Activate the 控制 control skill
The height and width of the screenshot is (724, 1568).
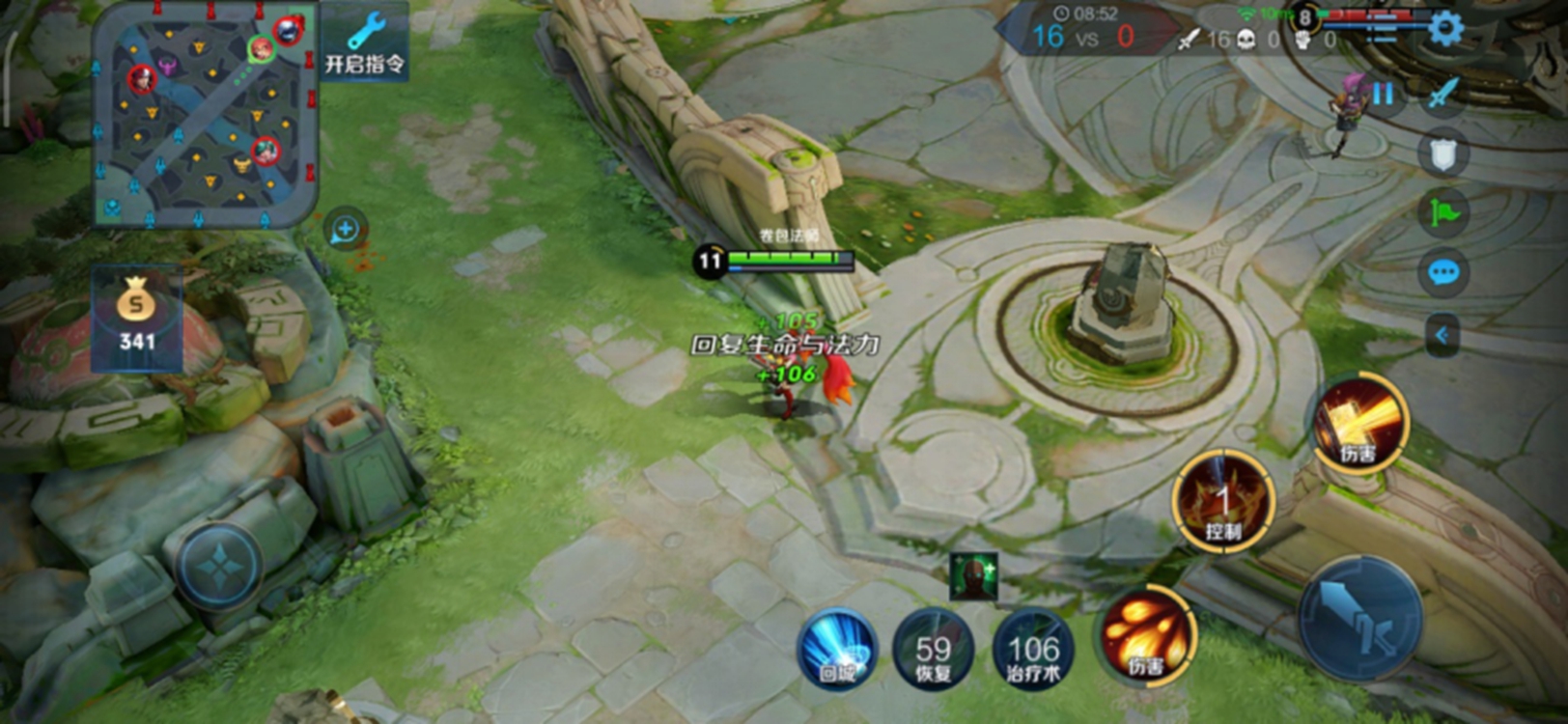click(x=1222, y=502)
